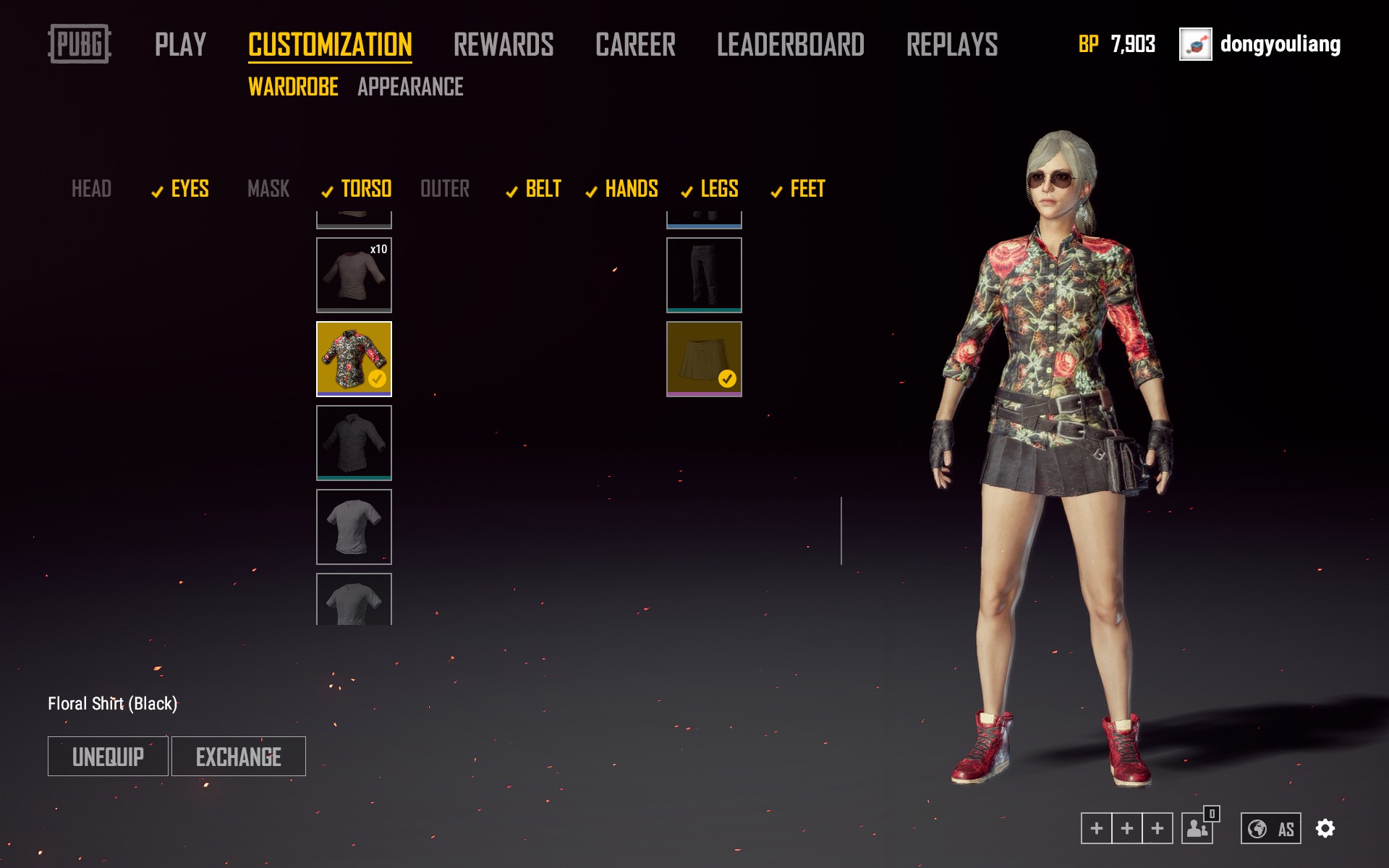1389x868 pixels.
Task: Choose the long-sleeve shirt with x10 count
Action: pyautogui.click(x=354, y=275)
